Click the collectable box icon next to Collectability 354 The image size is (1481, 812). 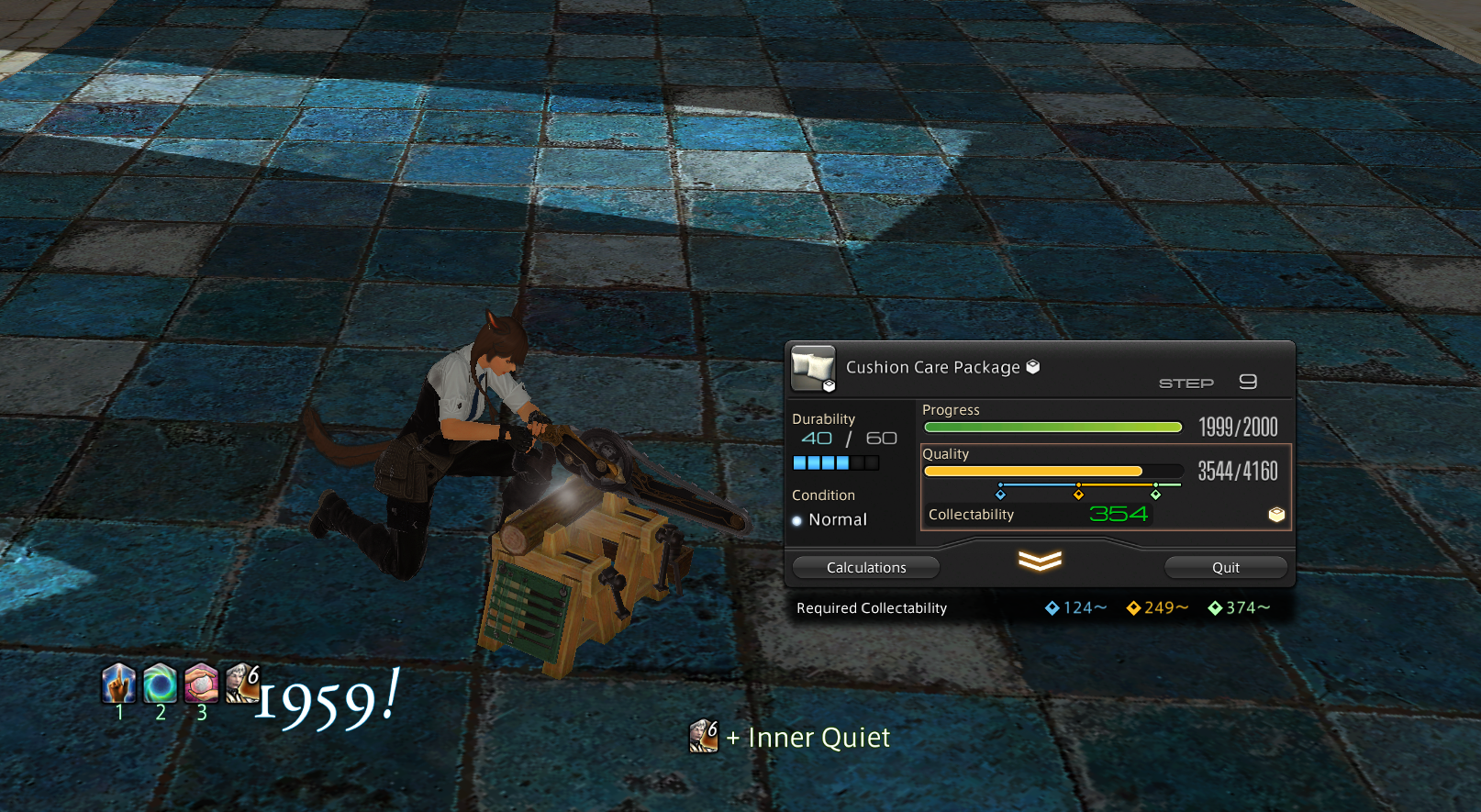tap(1276, 515)
